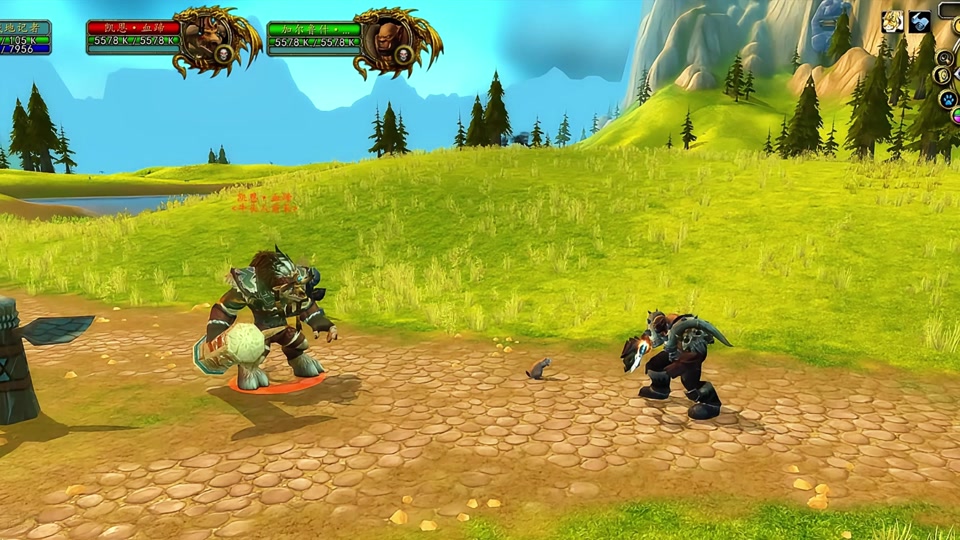Click the blue paw print minimap button
The width and height of the screenshot is (960, 540).
pos(948,100)
